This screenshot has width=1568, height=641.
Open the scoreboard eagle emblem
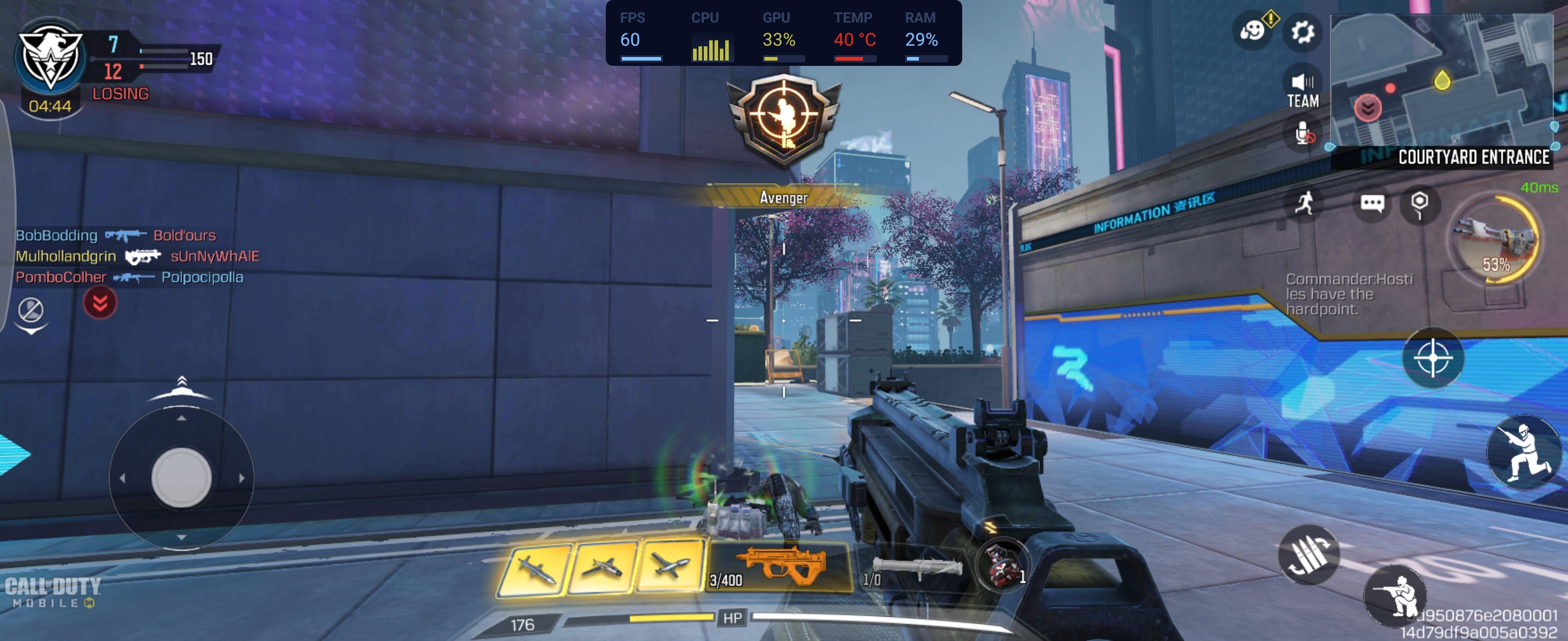(x=50, y=58)
